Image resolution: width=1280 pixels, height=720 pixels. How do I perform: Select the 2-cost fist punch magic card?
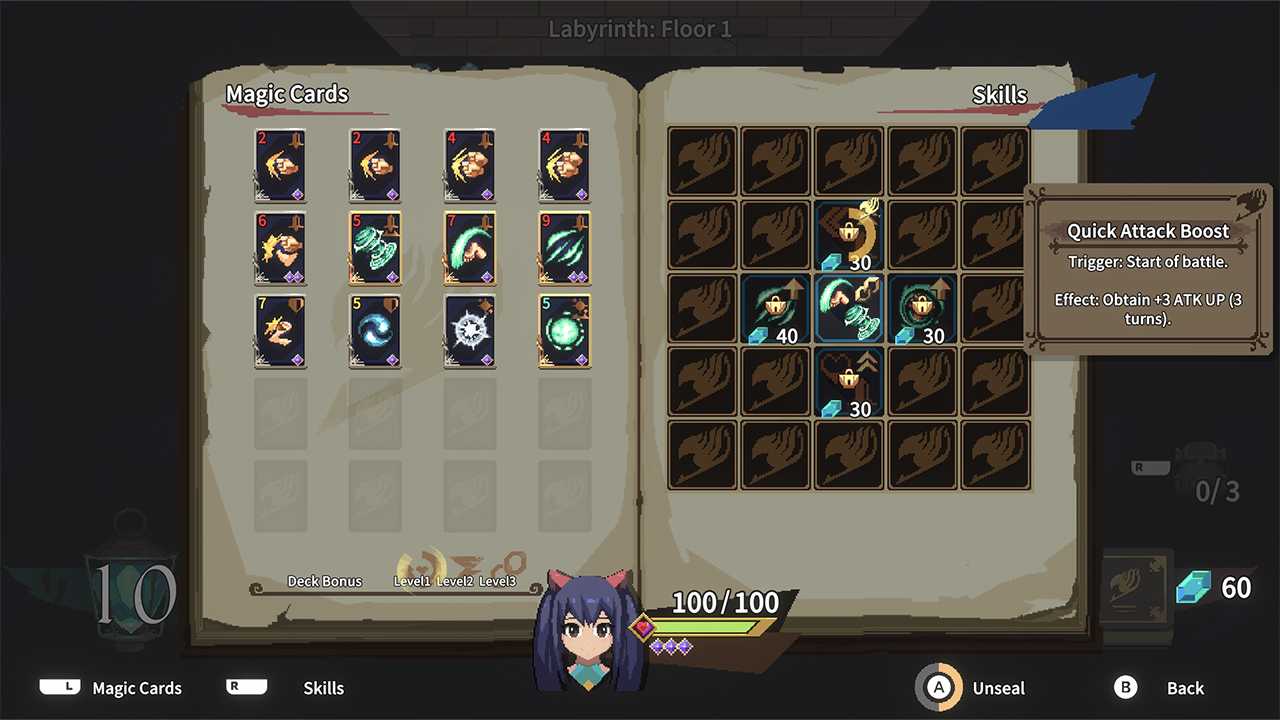coord(281,165)
